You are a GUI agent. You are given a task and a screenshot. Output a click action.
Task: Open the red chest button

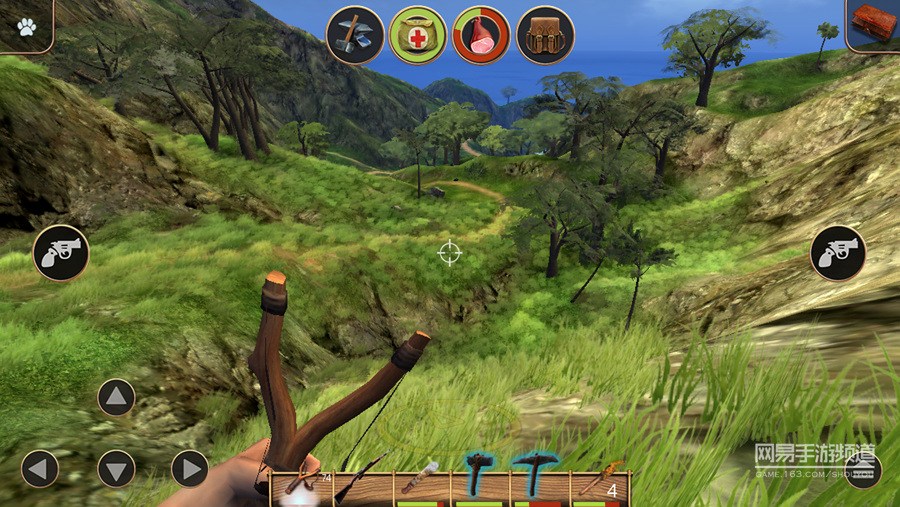pyautogui.click(x=873, y=23)
